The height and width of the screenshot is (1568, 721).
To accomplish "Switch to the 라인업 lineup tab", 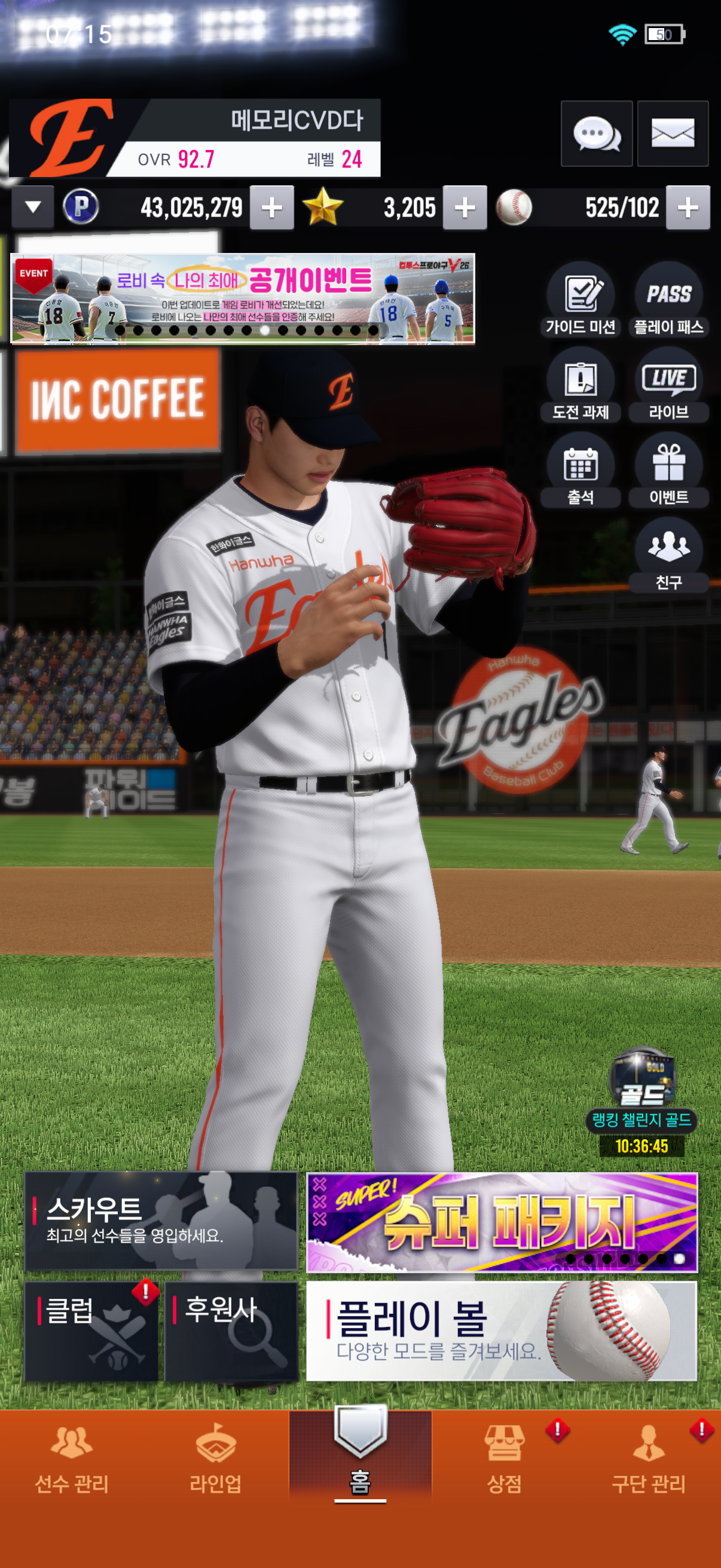I will click(215, 1458).
